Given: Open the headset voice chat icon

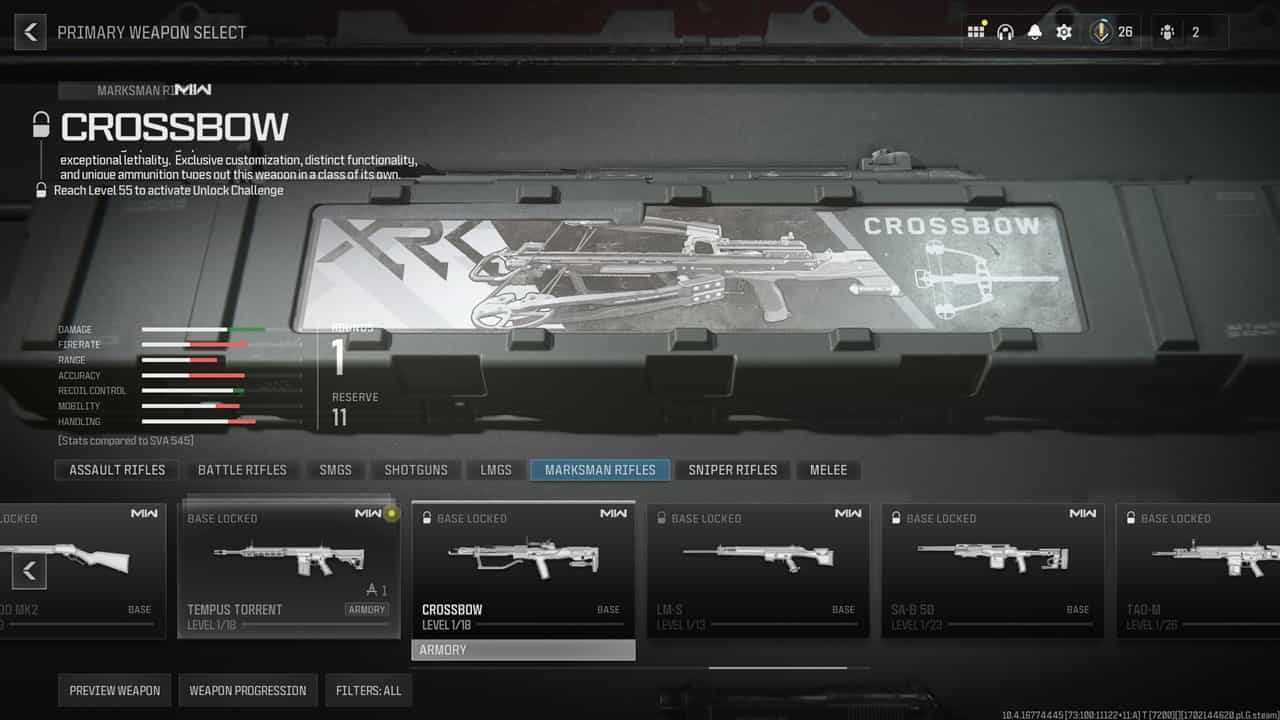Looking at the screenshot, I should click(1005, 32).
